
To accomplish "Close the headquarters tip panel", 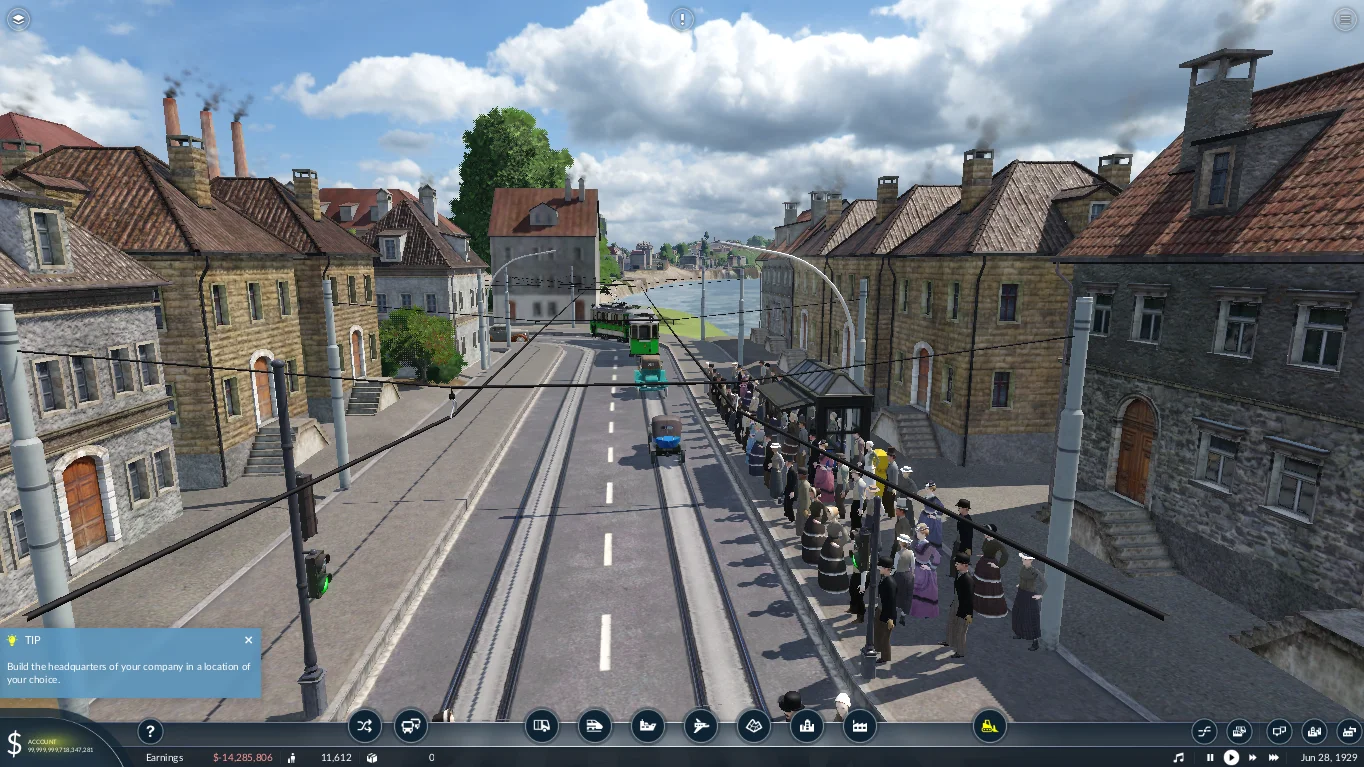I will (x=248, y=640).
